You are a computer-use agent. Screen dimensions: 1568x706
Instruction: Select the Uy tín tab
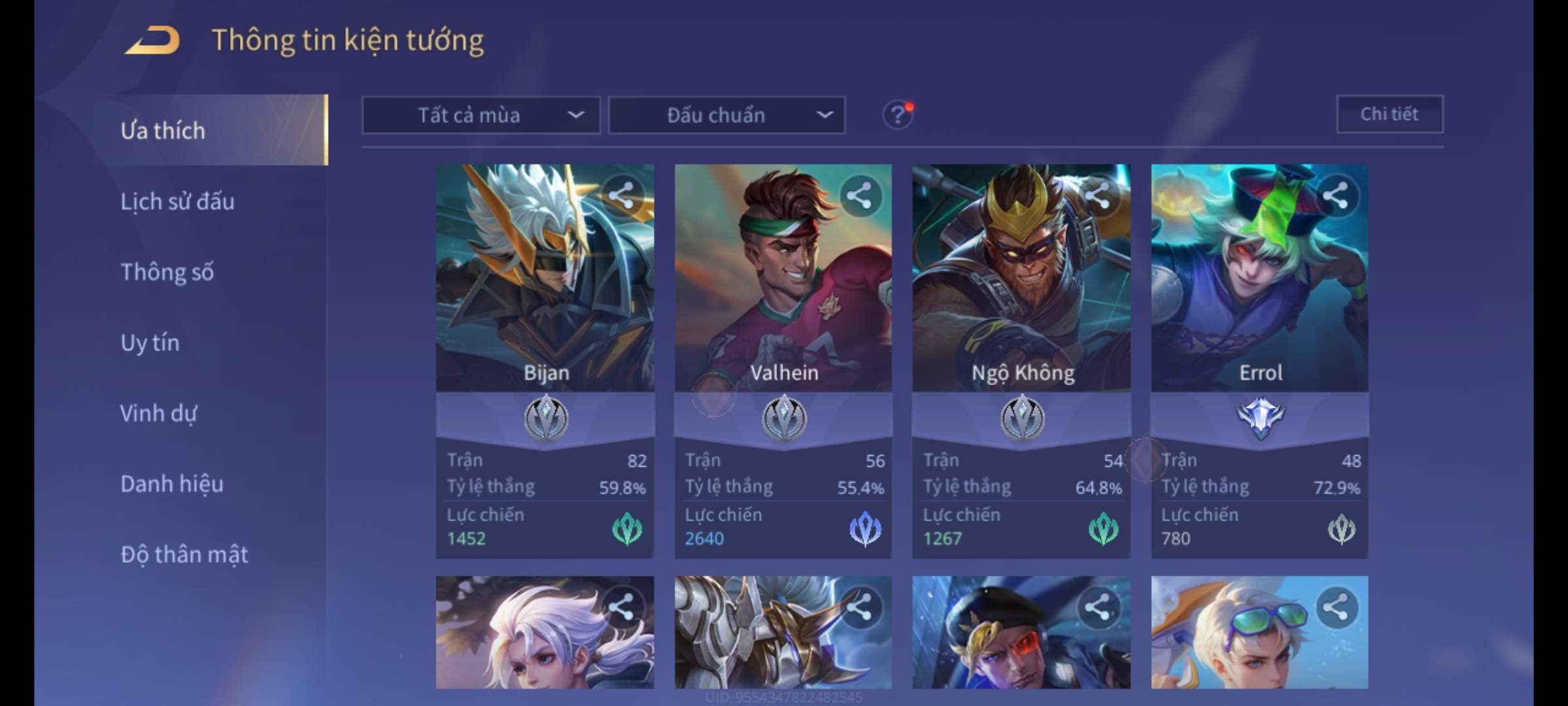(150, 343)
